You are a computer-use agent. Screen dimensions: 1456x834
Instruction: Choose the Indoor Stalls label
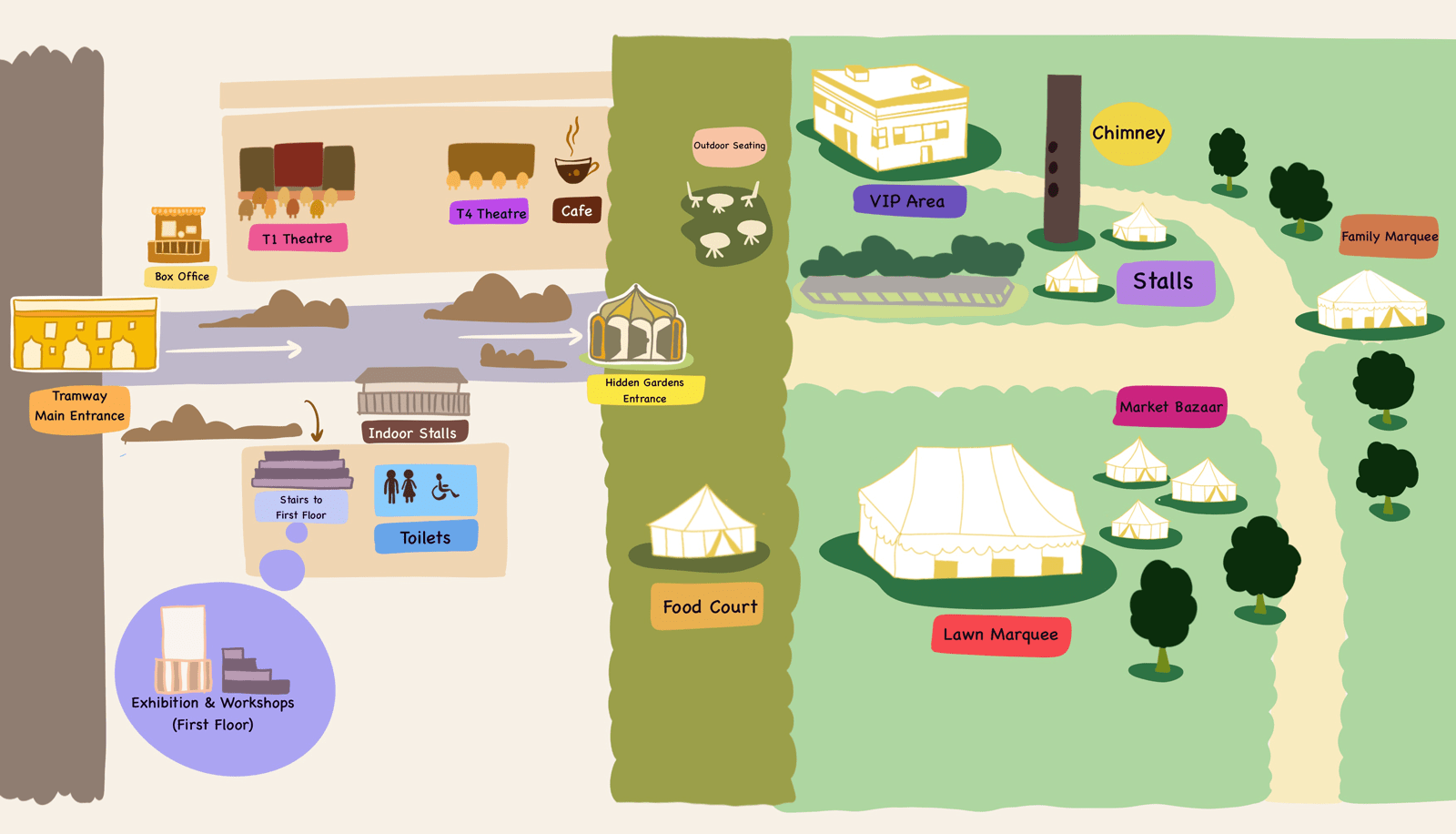pos(413,433)
